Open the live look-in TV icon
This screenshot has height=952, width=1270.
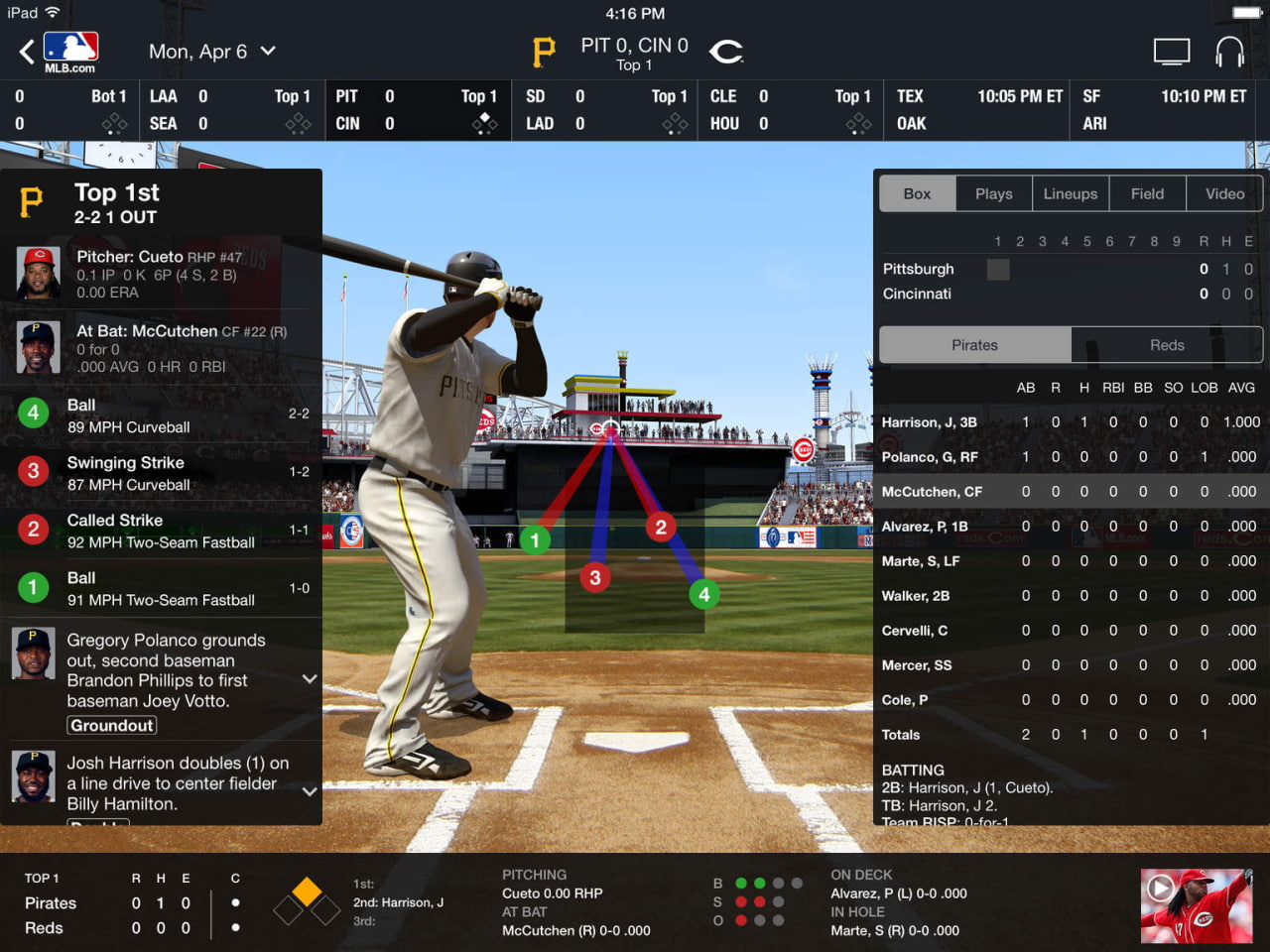point(1172,51)
